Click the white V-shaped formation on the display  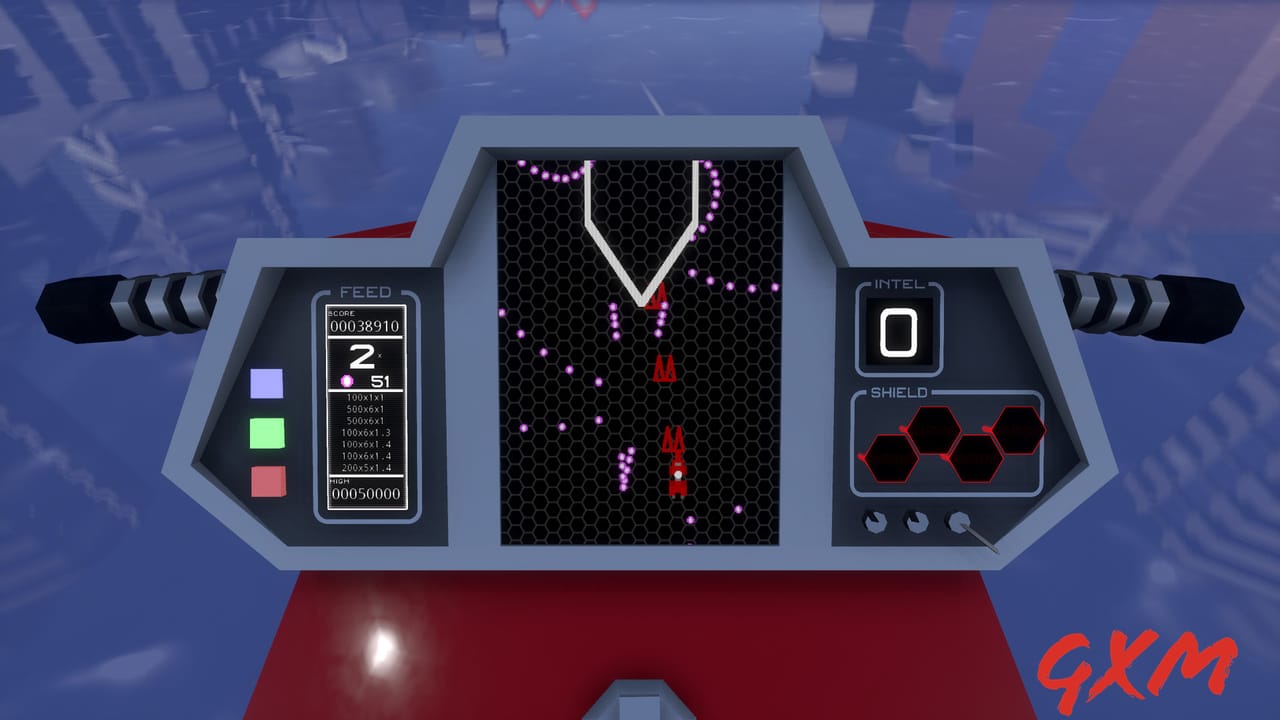click(640, 230)
